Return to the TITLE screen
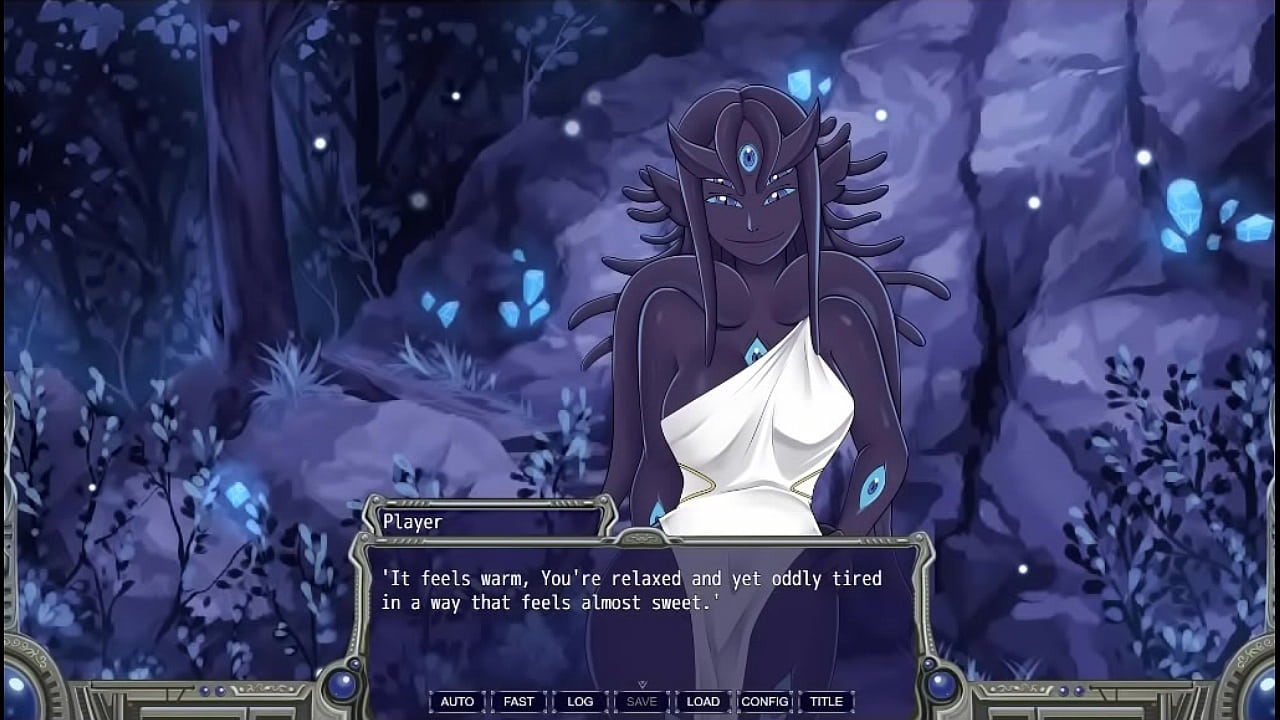The width and height of the screenshot is (1280, 720). 826,701
